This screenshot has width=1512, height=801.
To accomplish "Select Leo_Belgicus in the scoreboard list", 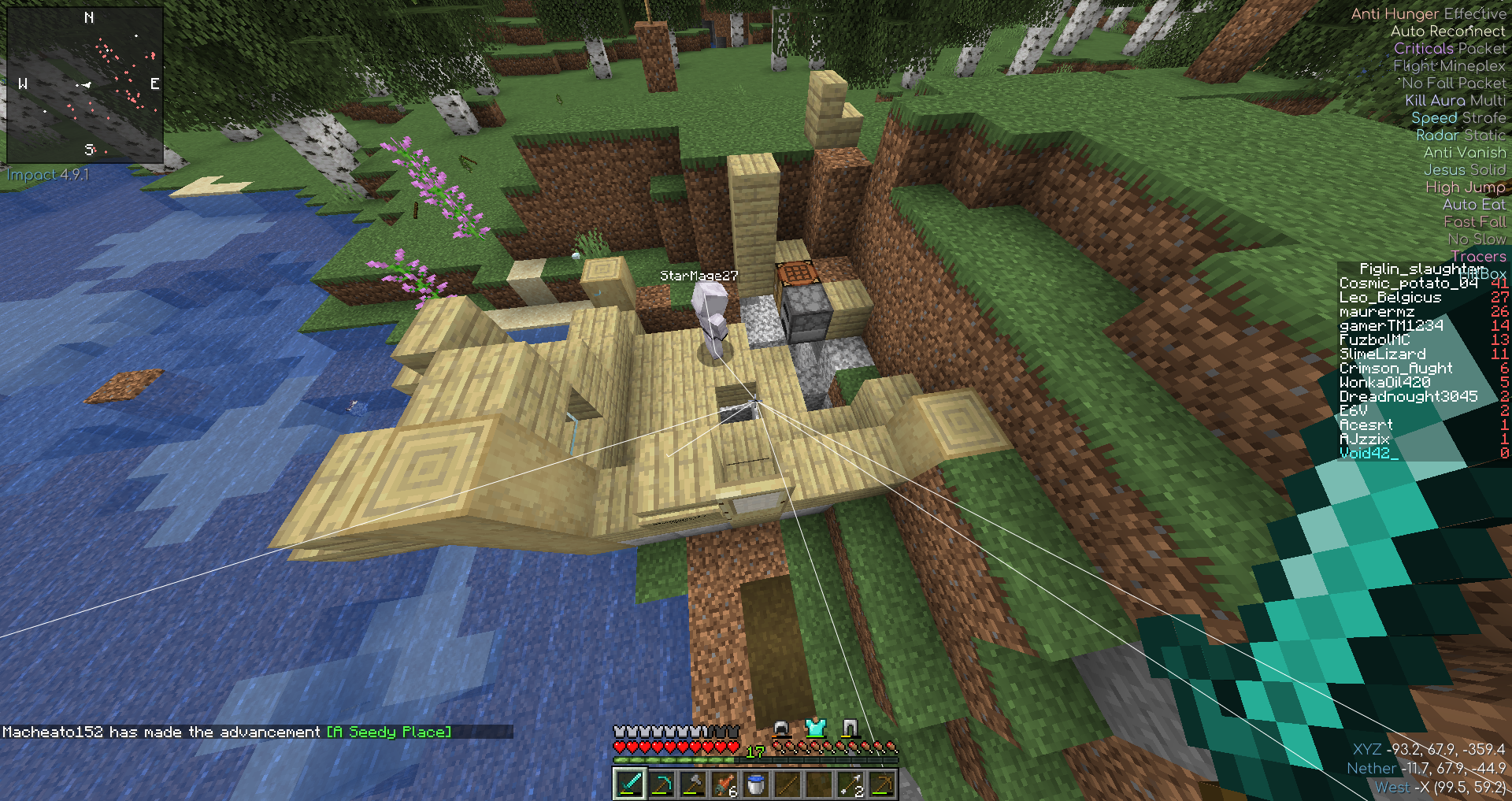I will (1390, 298).
